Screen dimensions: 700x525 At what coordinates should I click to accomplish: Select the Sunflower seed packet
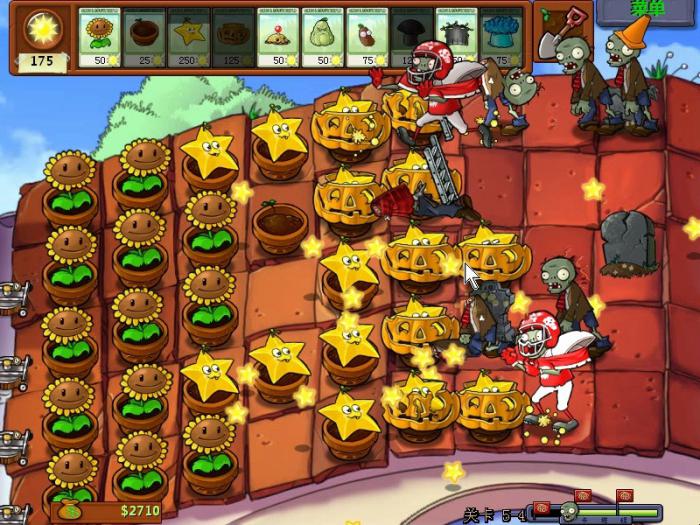pos(99,39)
